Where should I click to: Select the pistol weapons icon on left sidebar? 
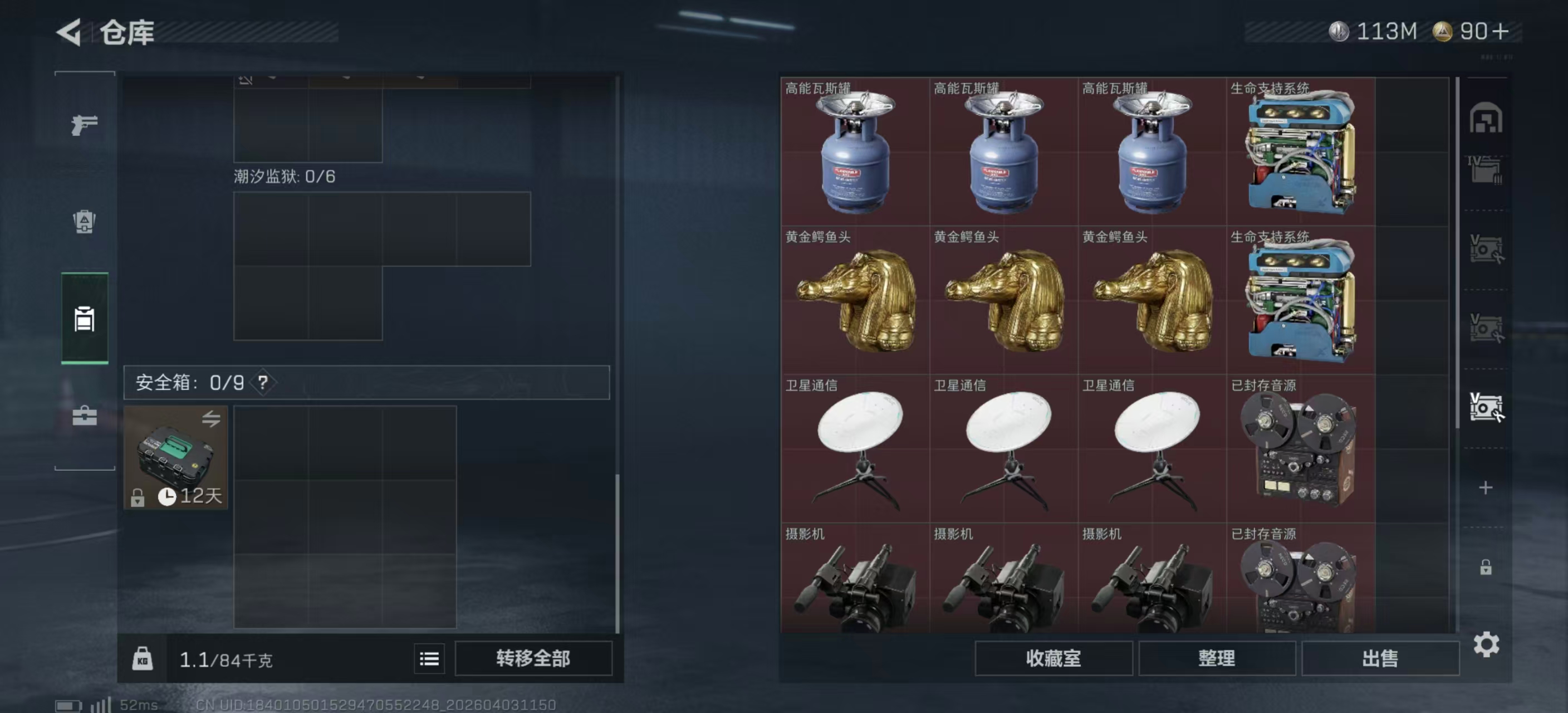tap(84, 124)
